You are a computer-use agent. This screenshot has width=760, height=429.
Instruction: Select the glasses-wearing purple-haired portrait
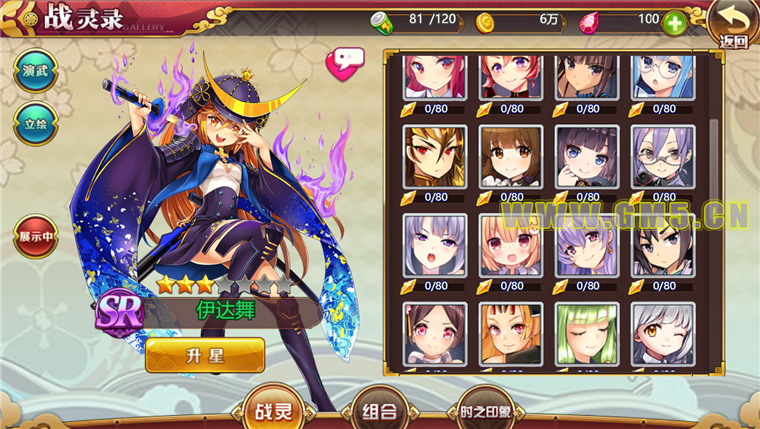click(663, 156)
